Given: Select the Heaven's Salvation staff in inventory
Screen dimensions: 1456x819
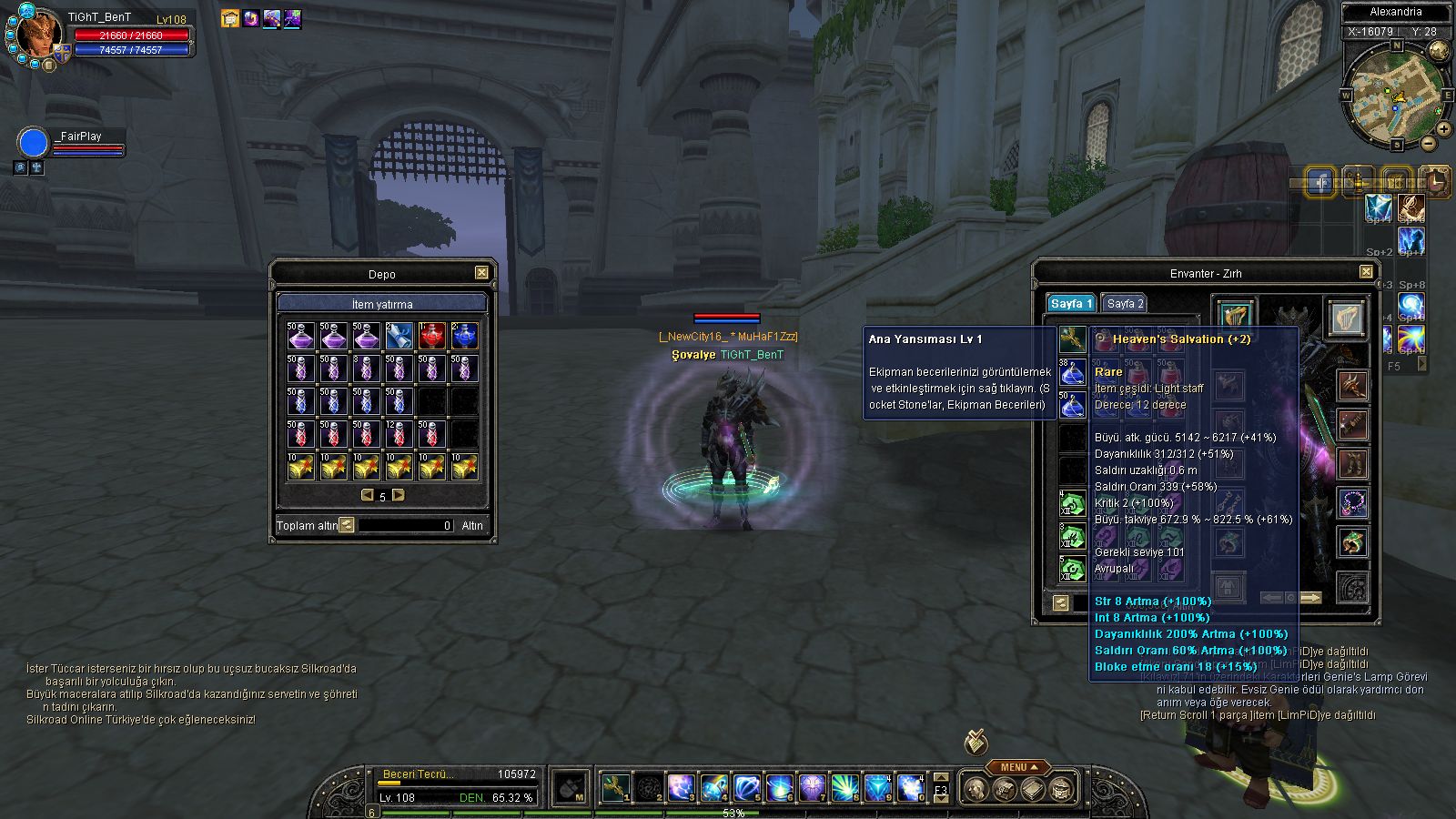Looking at the screenshot, I should click(x=1072, y=339).
